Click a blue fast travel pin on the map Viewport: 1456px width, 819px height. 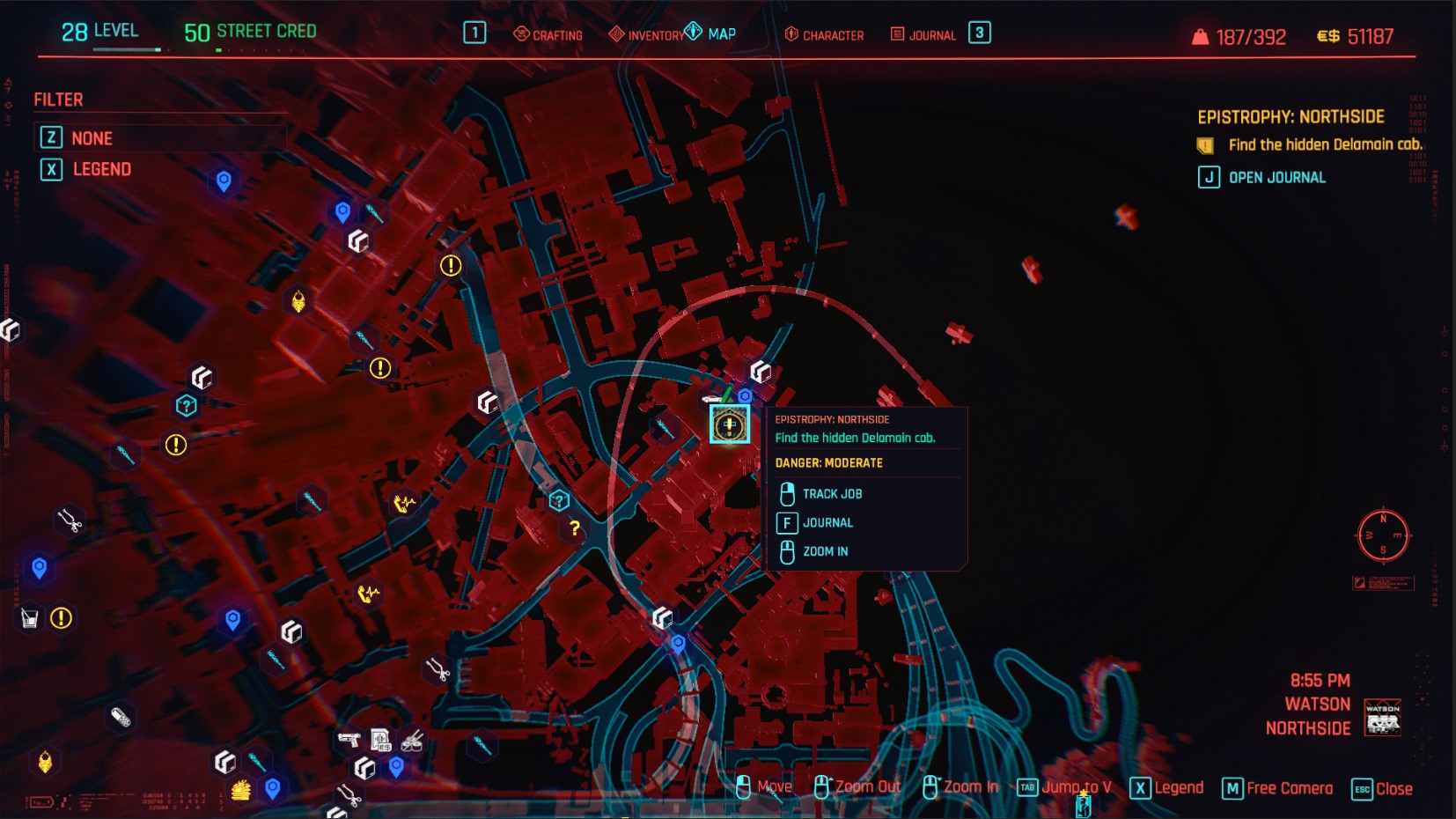point(223,183)
